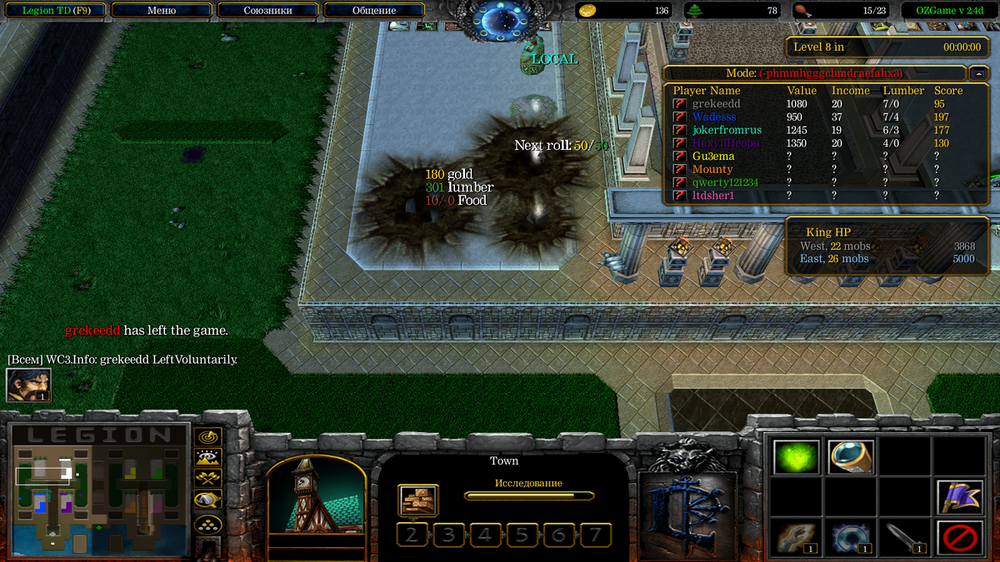Select the gauntlet upgrade icon

(x=796, y=538)
